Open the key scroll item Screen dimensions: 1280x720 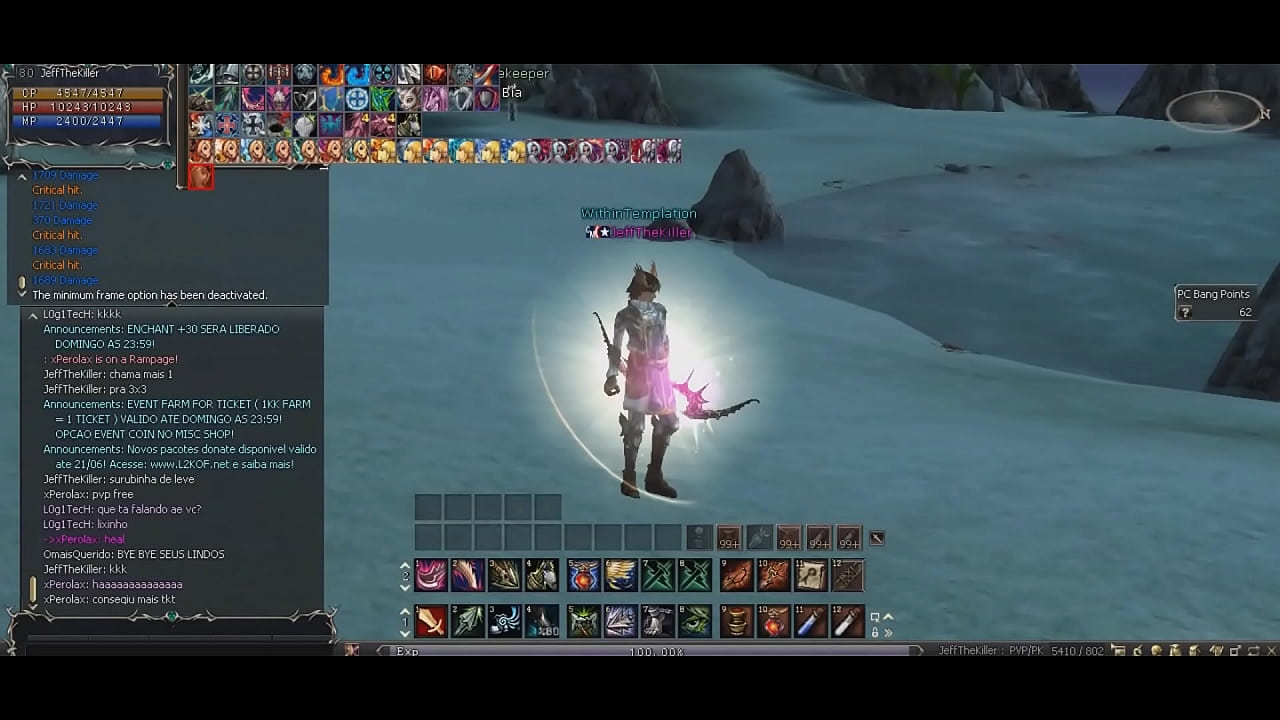pyautogui.click(x=810, y=575)
